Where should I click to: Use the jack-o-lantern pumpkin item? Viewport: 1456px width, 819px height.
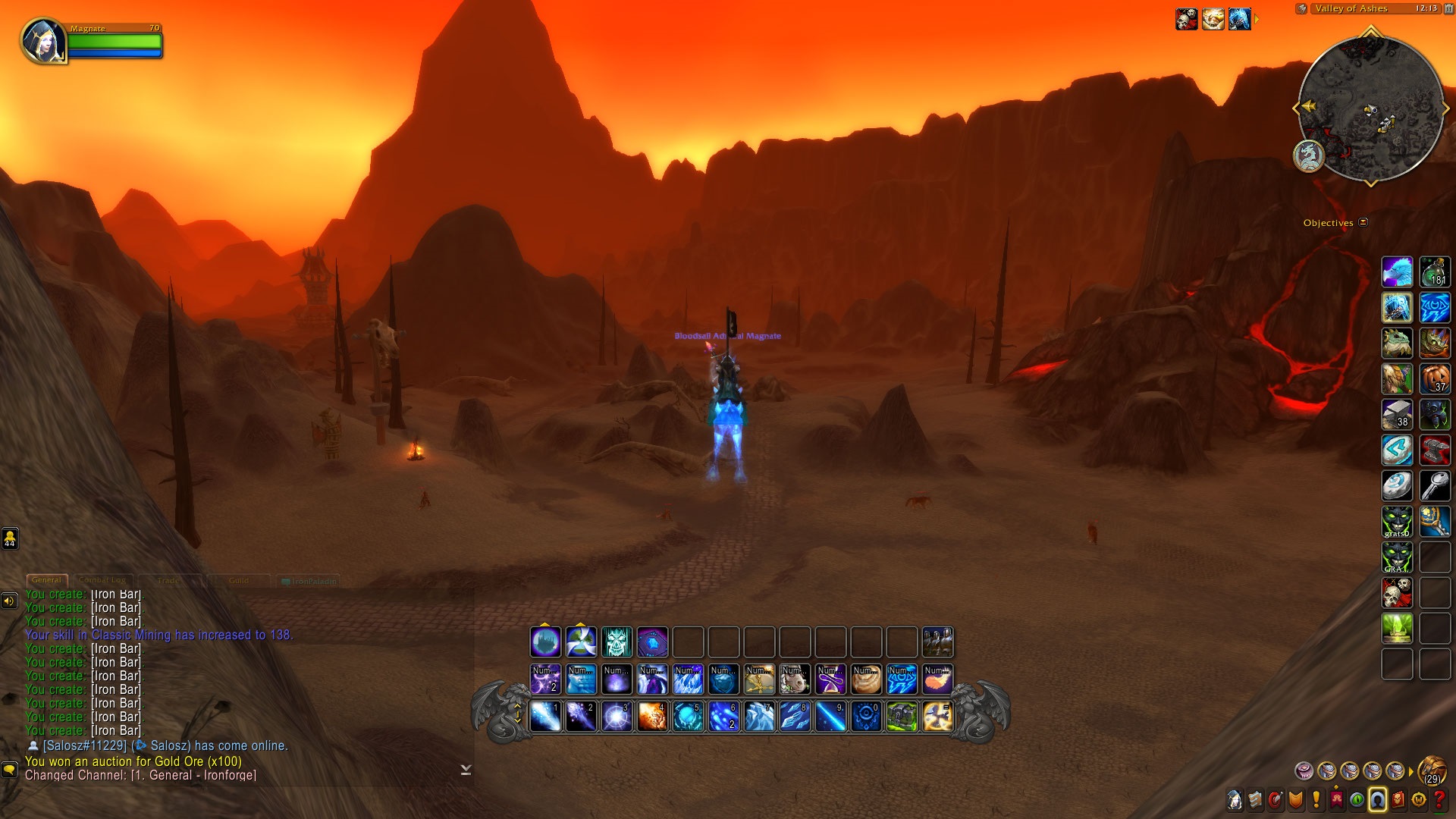click(x=1434, y=378)
